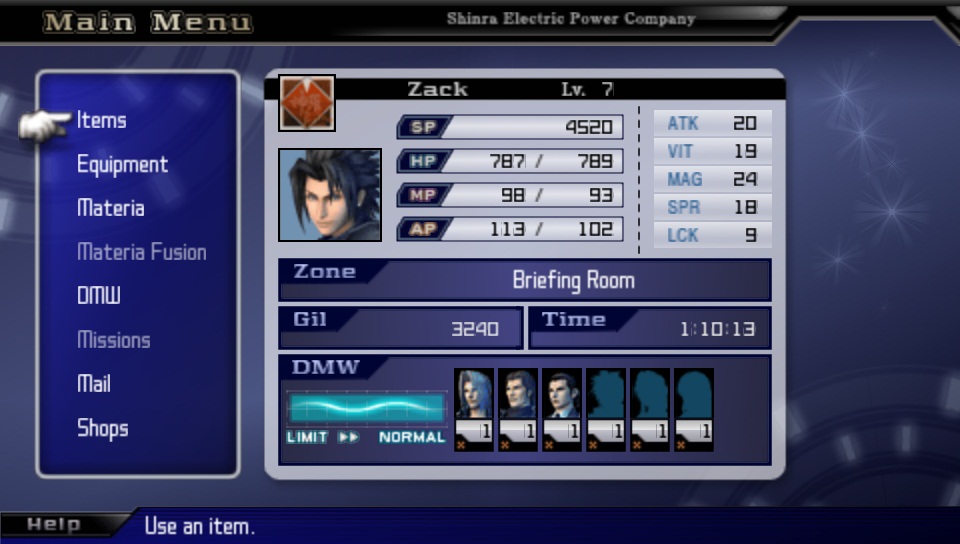Select Equipment from the main menu
The image size is (960, 544).
pyautogui.click(x=122, y=165)
